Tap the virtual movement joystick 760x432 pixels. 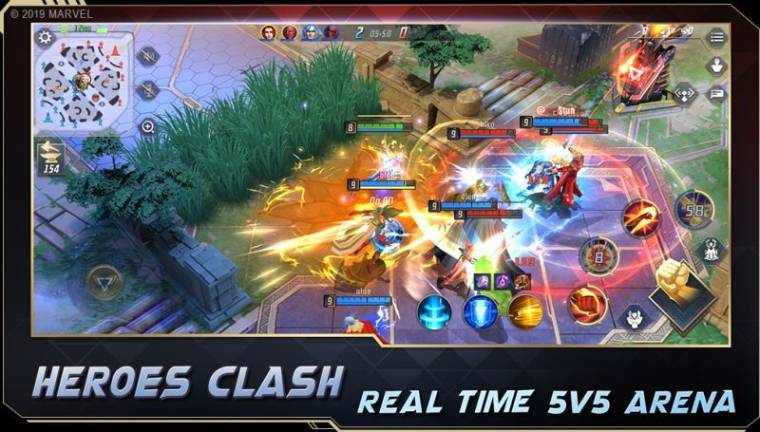pyautogui.click(x=104, y=283)
